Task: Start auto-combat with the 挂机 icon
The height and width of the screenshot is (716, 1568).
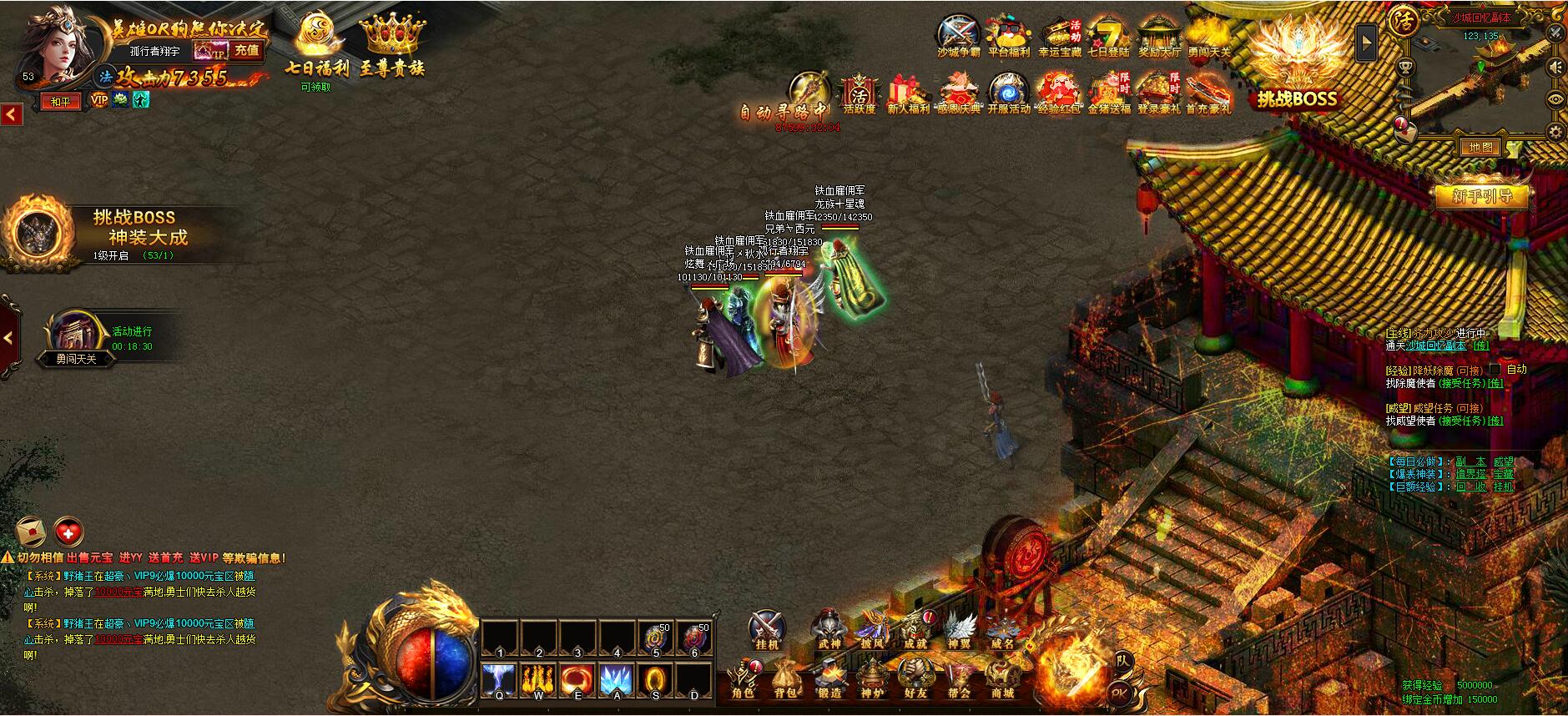Action: click(x=766, y=630)
